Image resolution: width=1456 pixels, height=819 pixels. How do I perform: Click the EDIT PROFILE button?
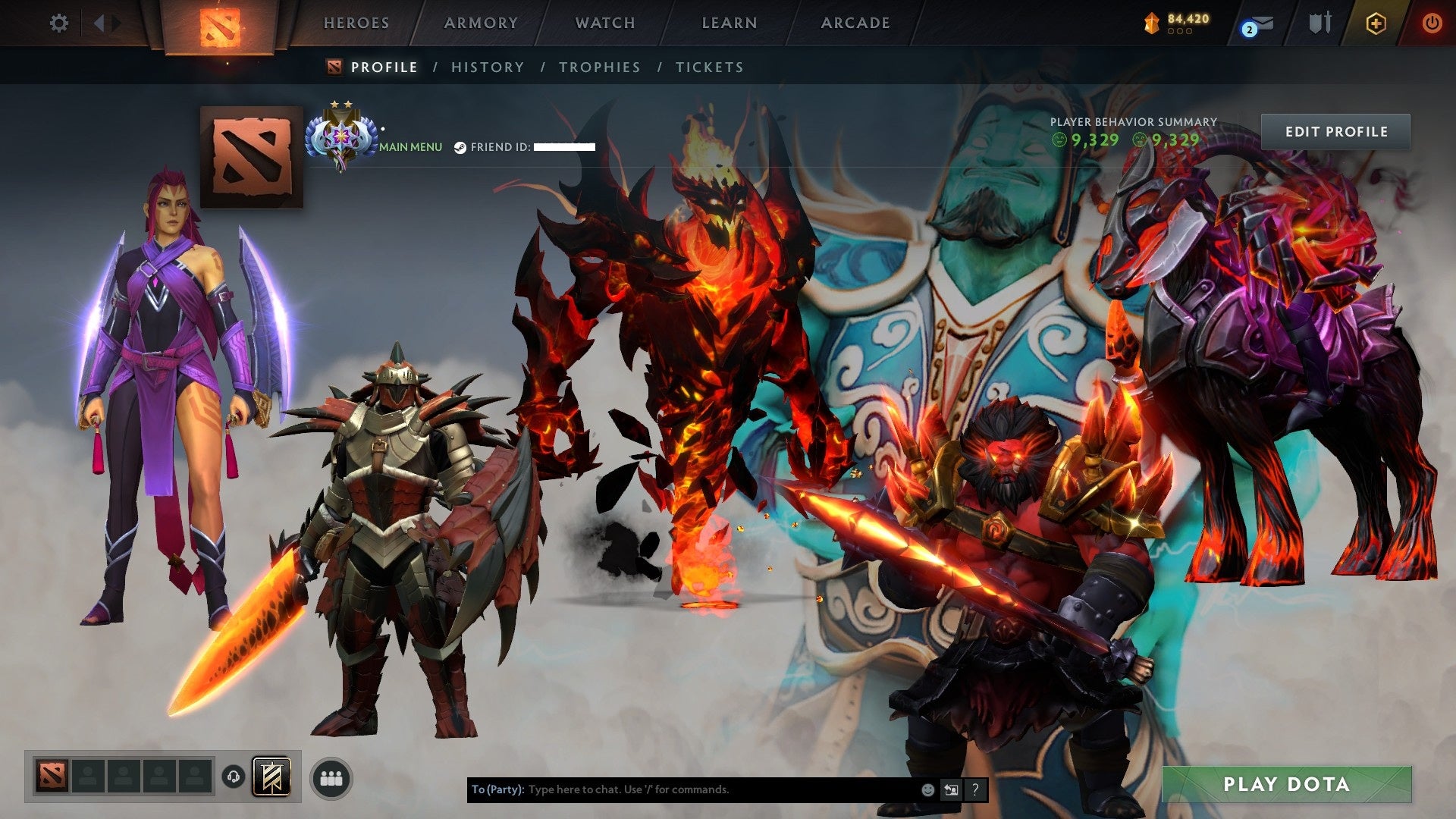(x=1336, y=130)
